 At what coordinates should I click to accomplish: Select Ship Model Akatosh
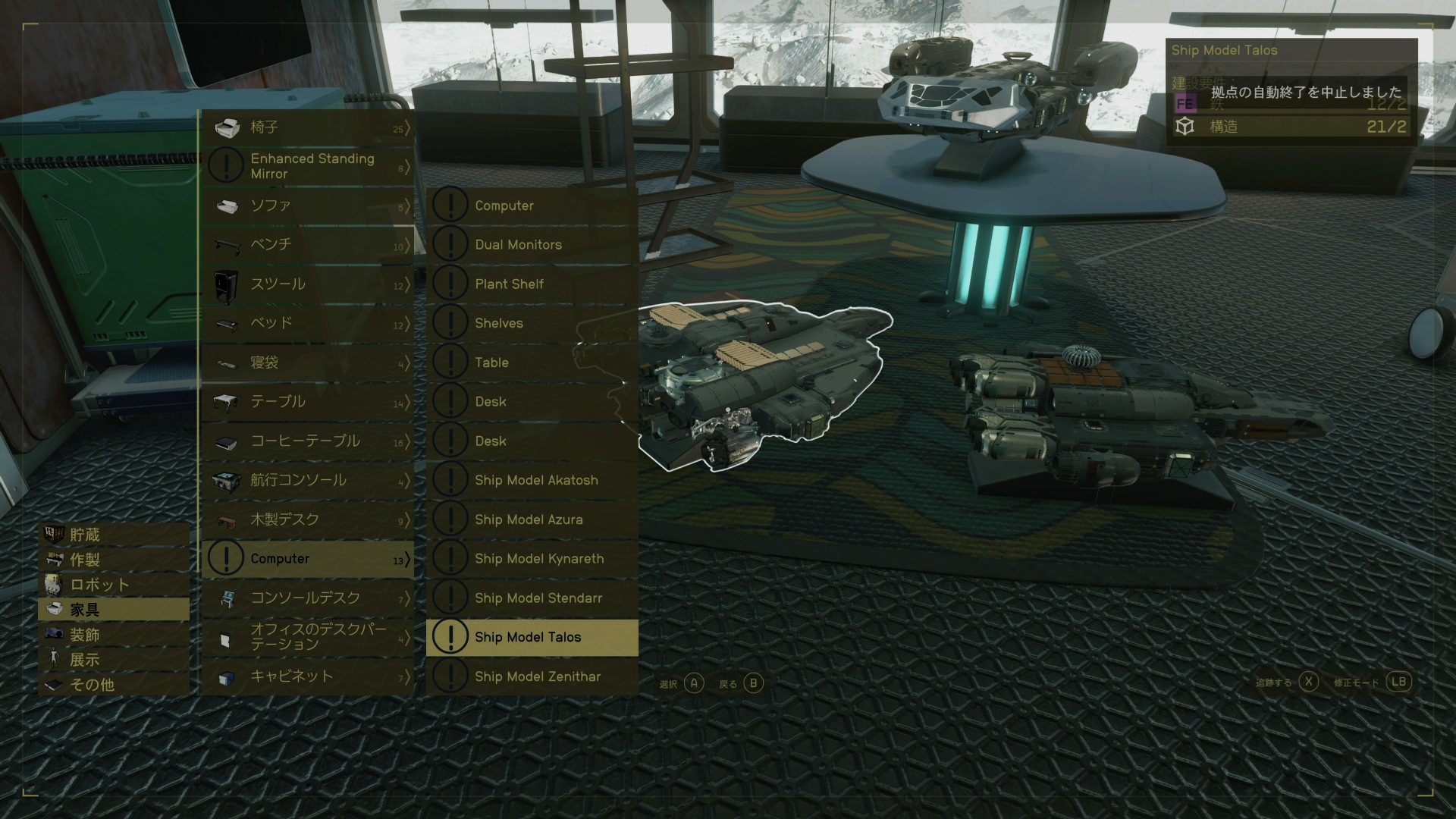pos(531,480)
